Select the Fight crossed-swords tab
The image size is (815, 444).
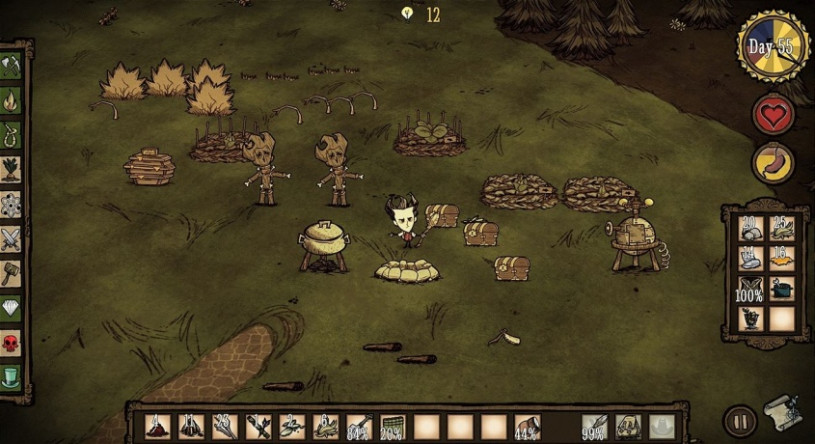(11, 239)
